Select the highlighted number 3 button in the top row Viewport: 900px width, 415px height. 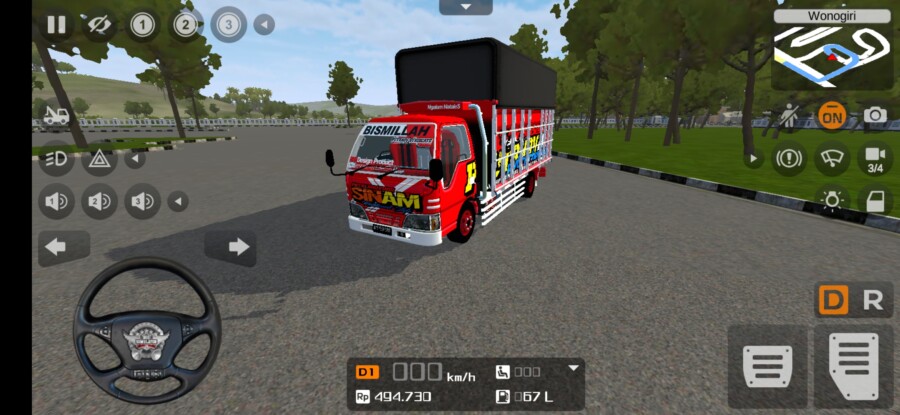click(x=229, y=24)
